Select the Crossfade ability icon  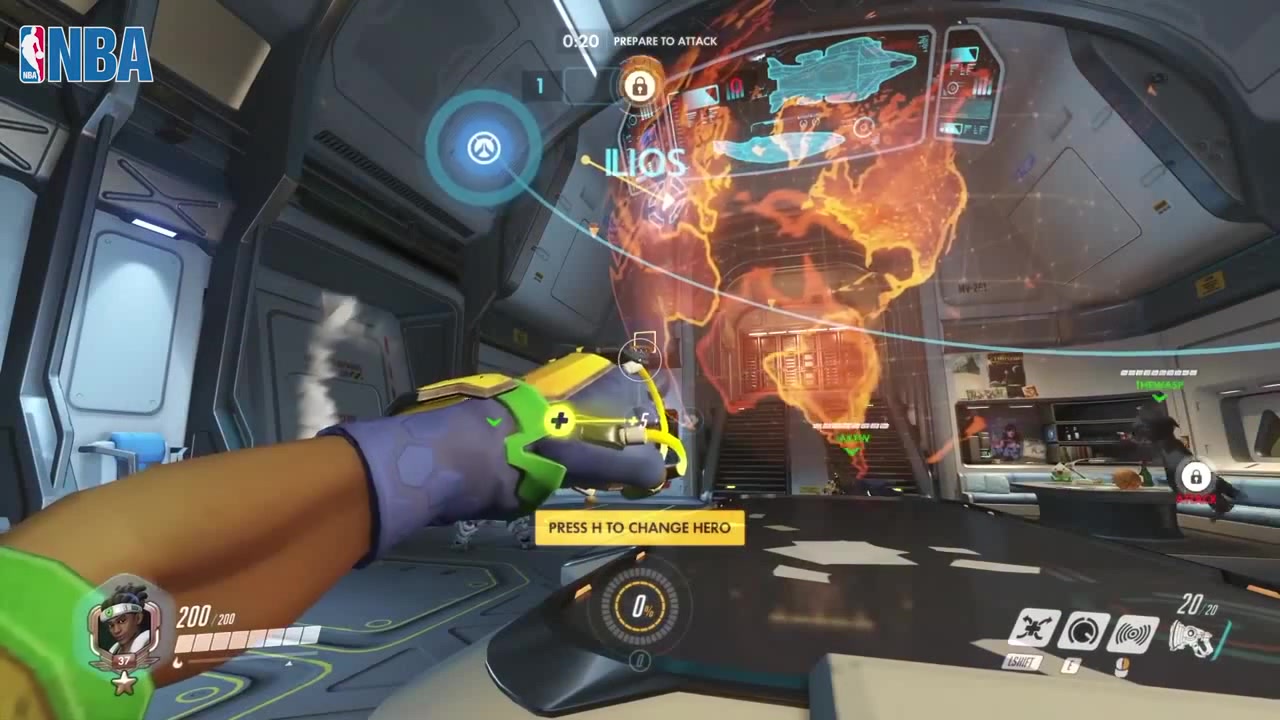pos(1035,625)
